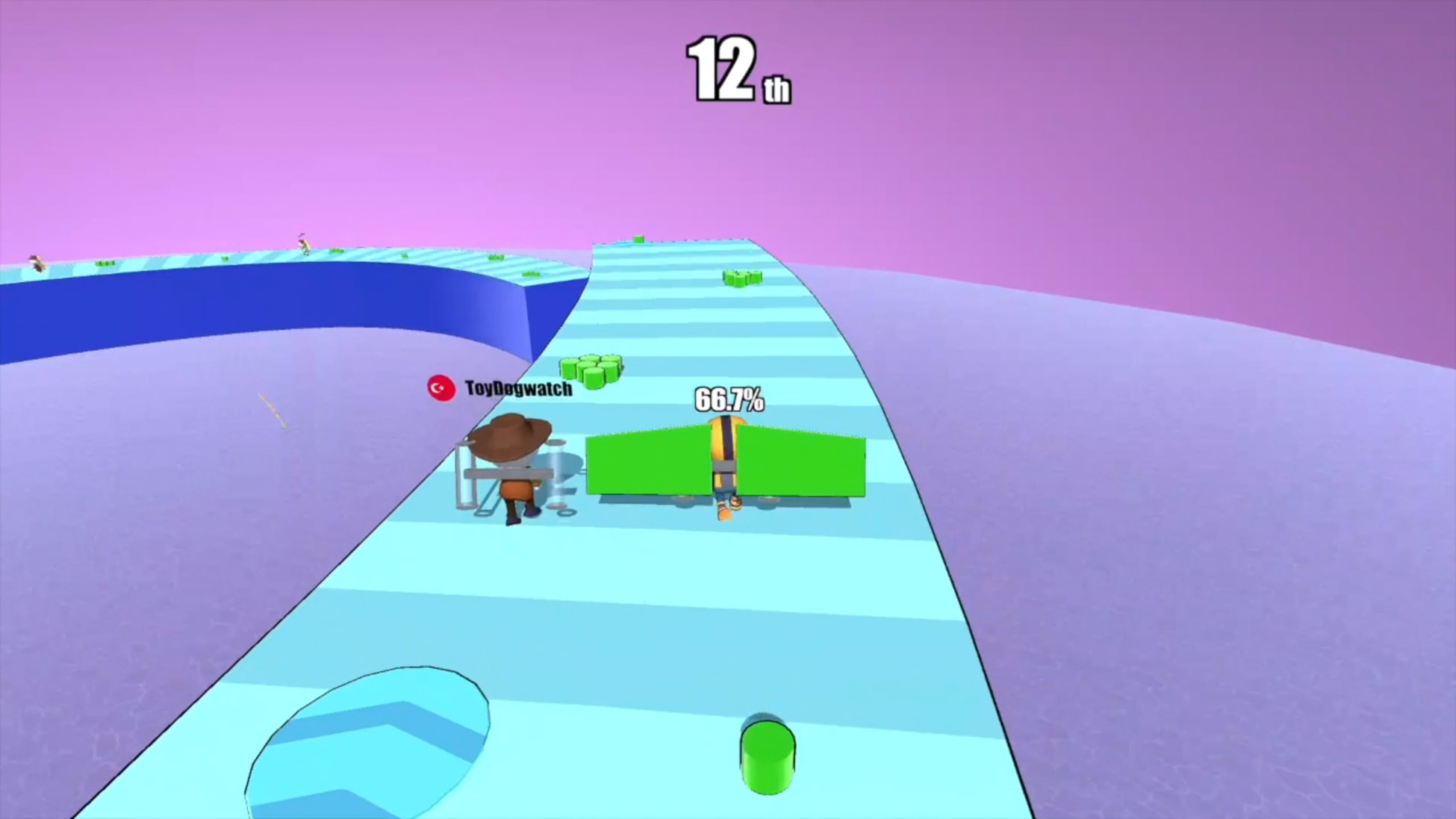Click the green barrels on the distant left platform
This screenshot has height=819, width=1456.
tap(105, 263)
